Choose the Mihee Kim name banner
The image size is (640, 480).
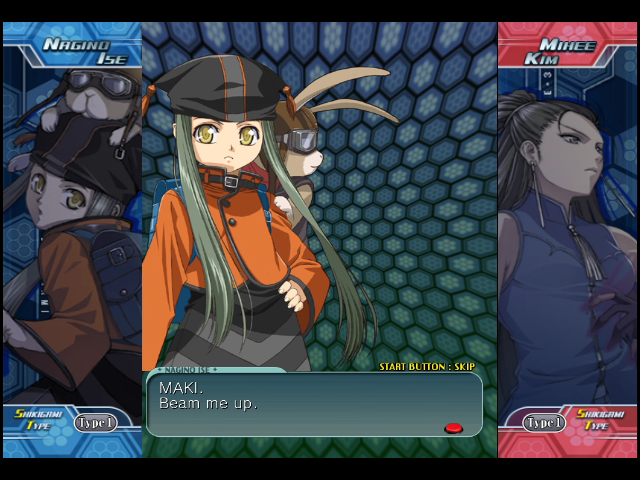point(561,51)
